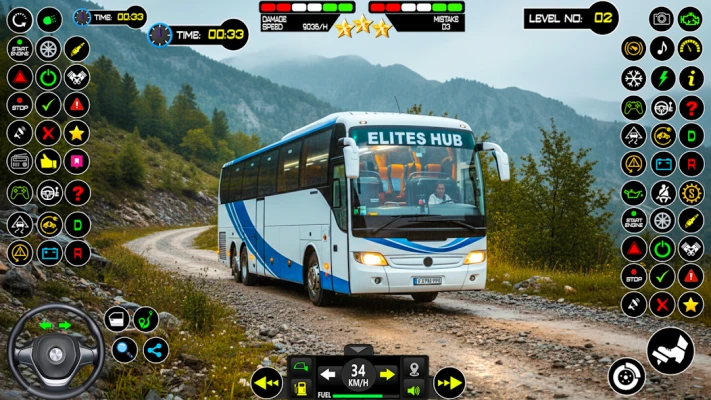Open the camera view button
The image size is (711, 400).
661,19
